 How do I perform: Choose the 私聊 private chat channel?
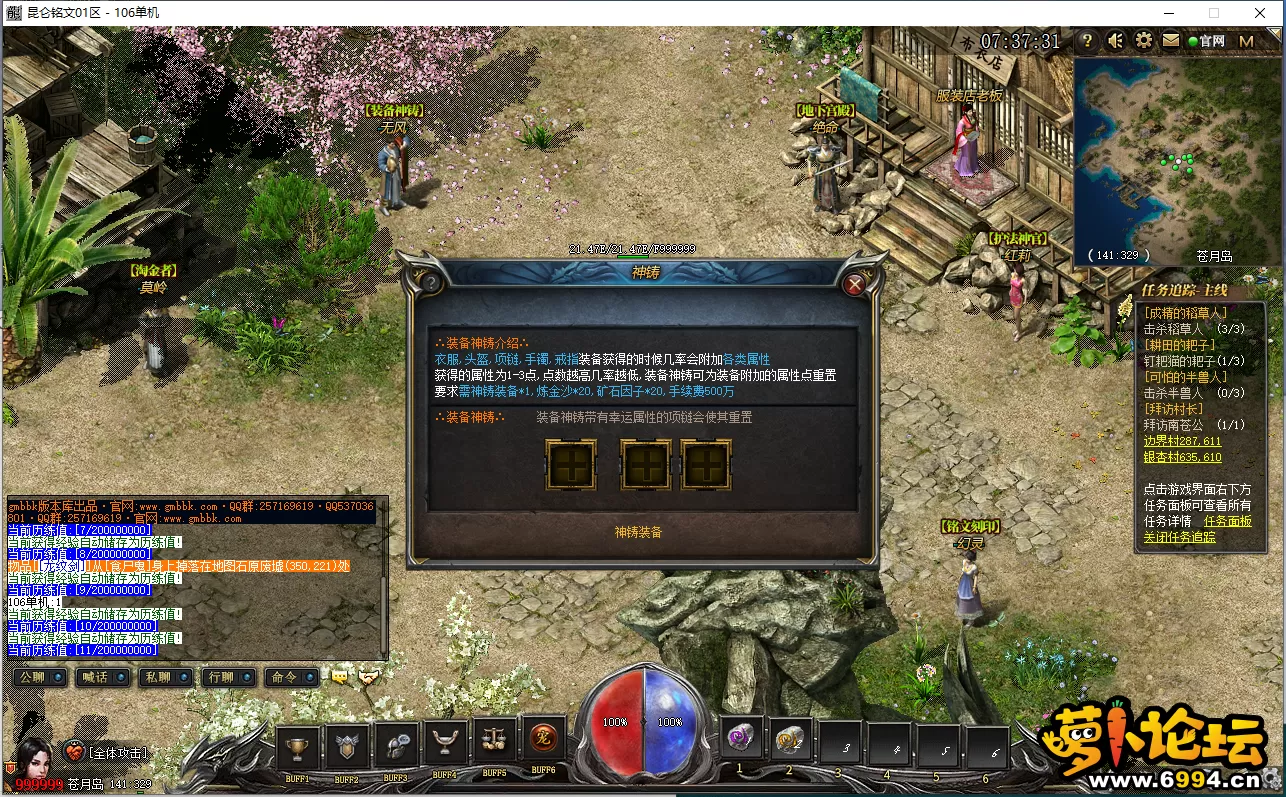pyautogui.click(x=166, y=677)
